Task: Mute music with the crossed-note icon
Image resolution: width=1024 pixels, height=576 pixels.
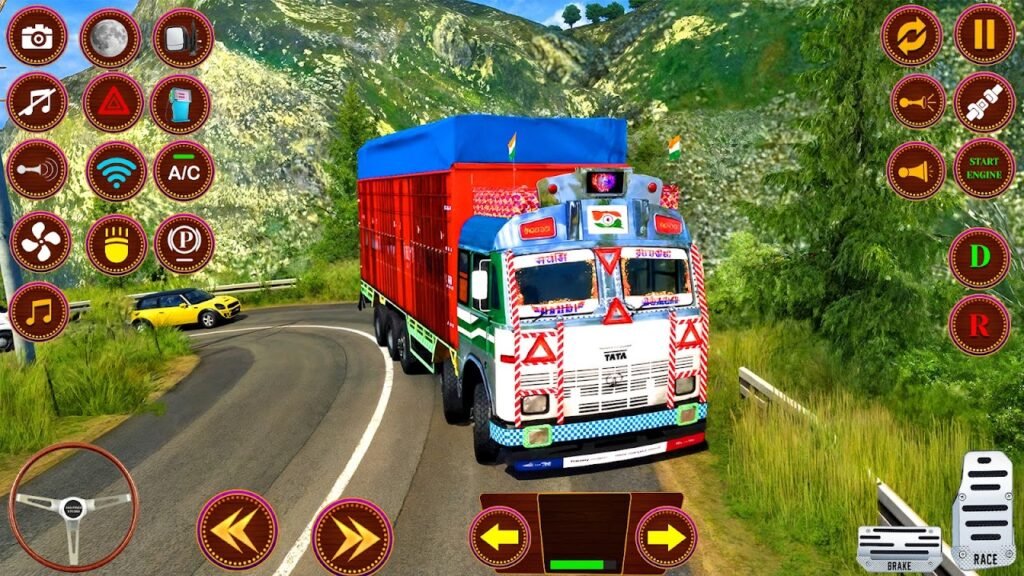Action: click(37, 102)
